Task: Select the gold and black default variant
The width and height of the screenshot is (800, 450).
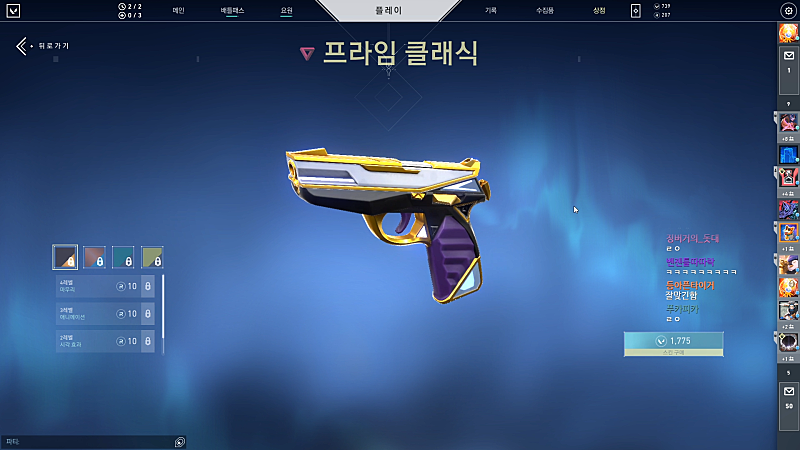Action: click(65, 257)
